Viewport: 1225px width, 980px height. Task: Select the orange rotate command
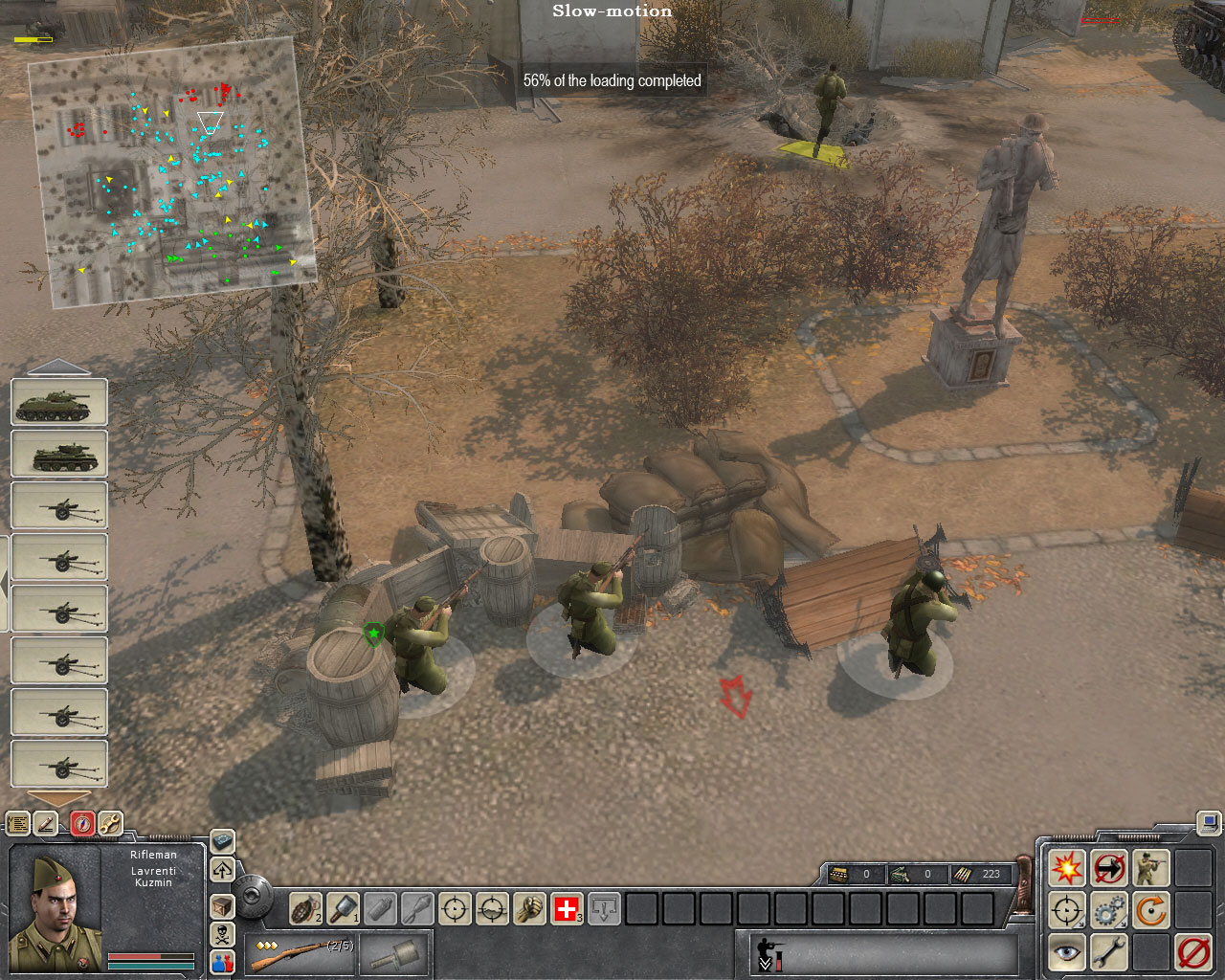click(x=1151, y=910)
